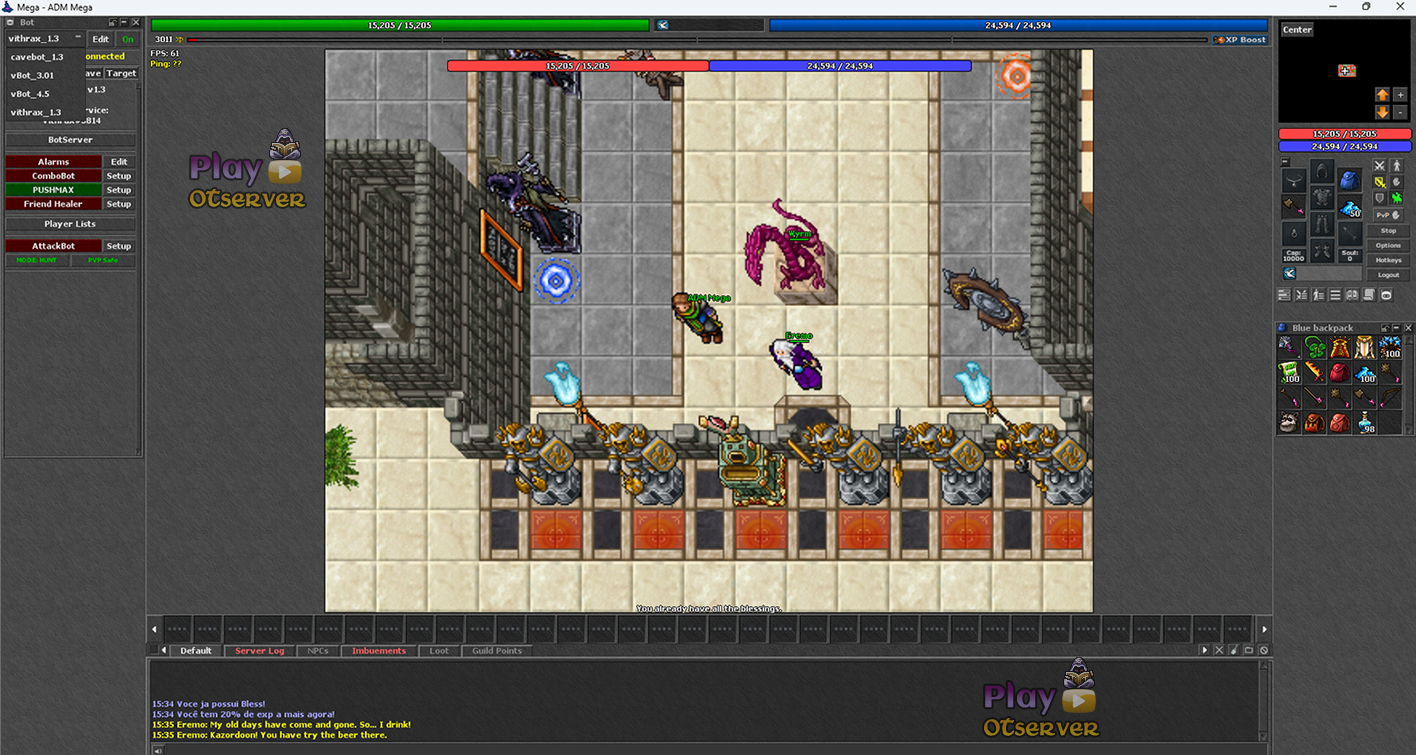Image resolution: width=1416 pixels, height=755 pixels.
Task: Select cavebot_1.3 from the bot config dropdown
Action: pos(37,57)
